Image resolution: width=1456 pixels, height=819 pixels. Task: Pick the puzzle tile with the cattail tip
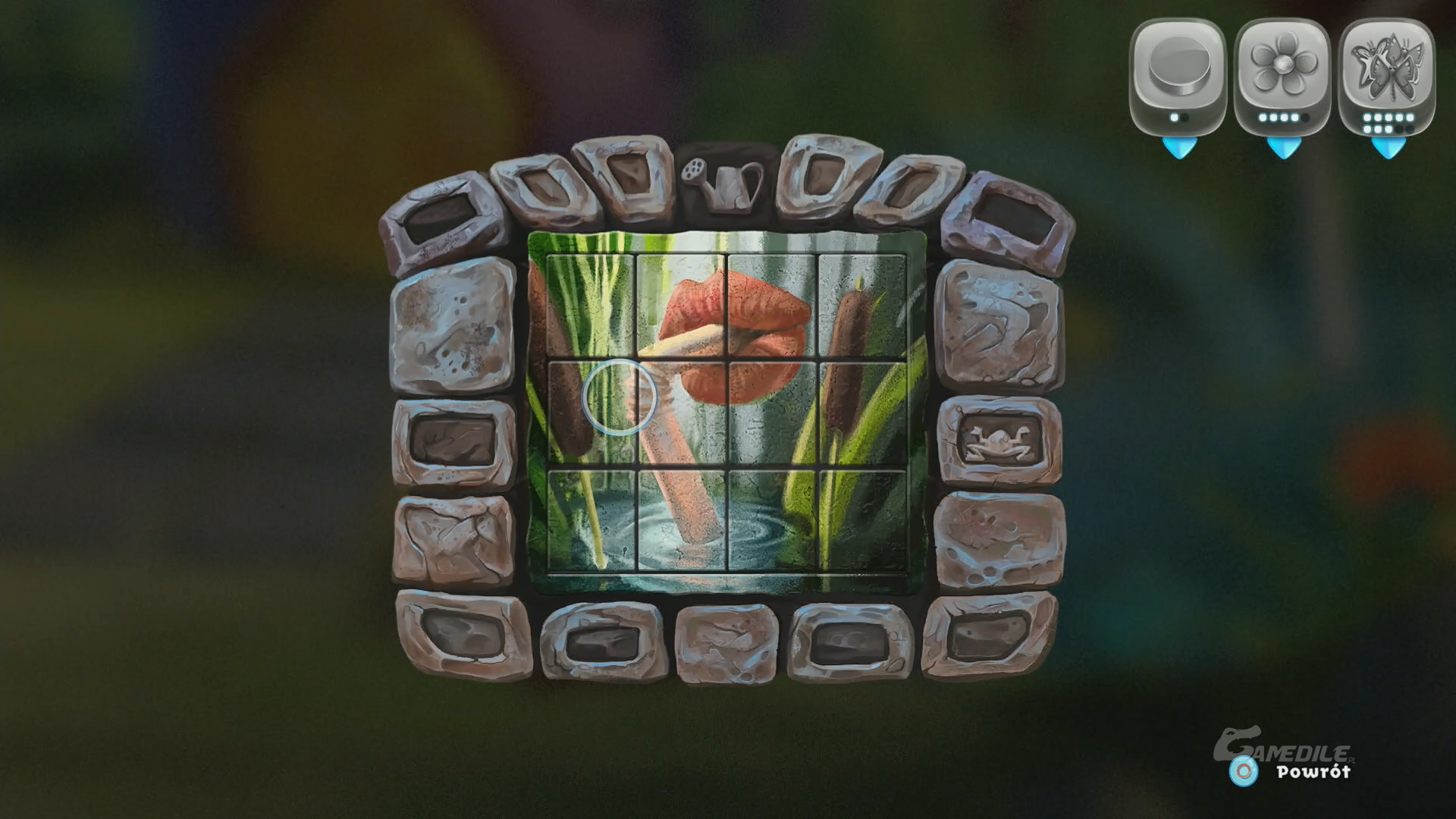[862, 306]
